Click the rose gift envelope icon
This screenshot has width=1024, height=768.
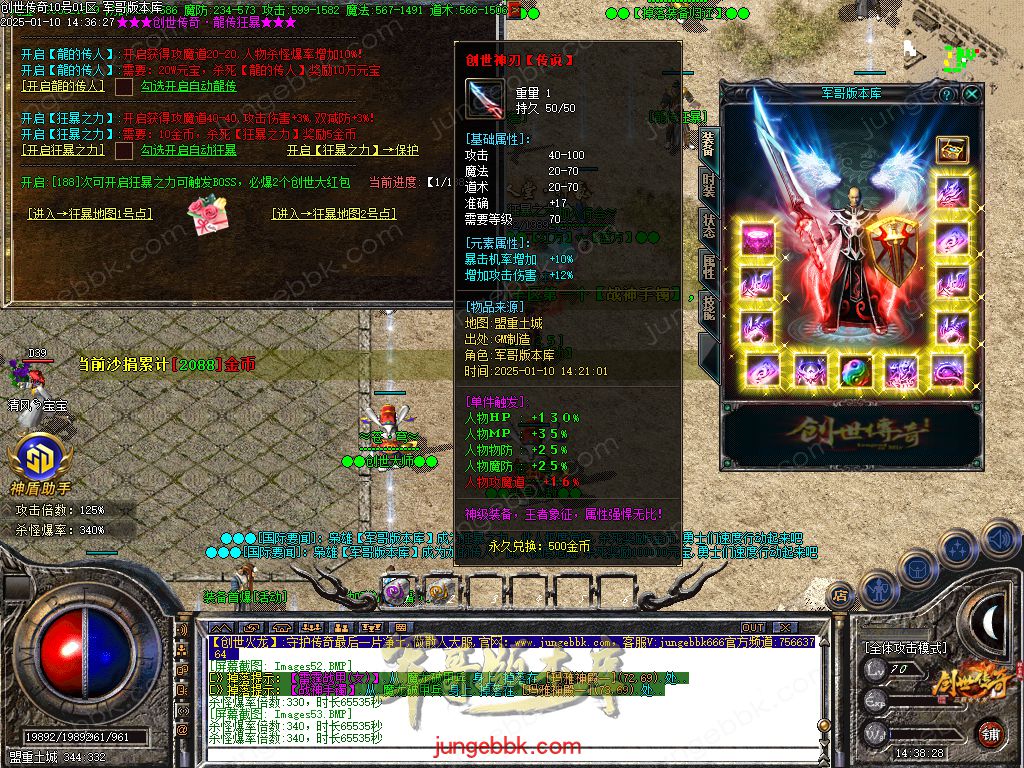point(209,214)
